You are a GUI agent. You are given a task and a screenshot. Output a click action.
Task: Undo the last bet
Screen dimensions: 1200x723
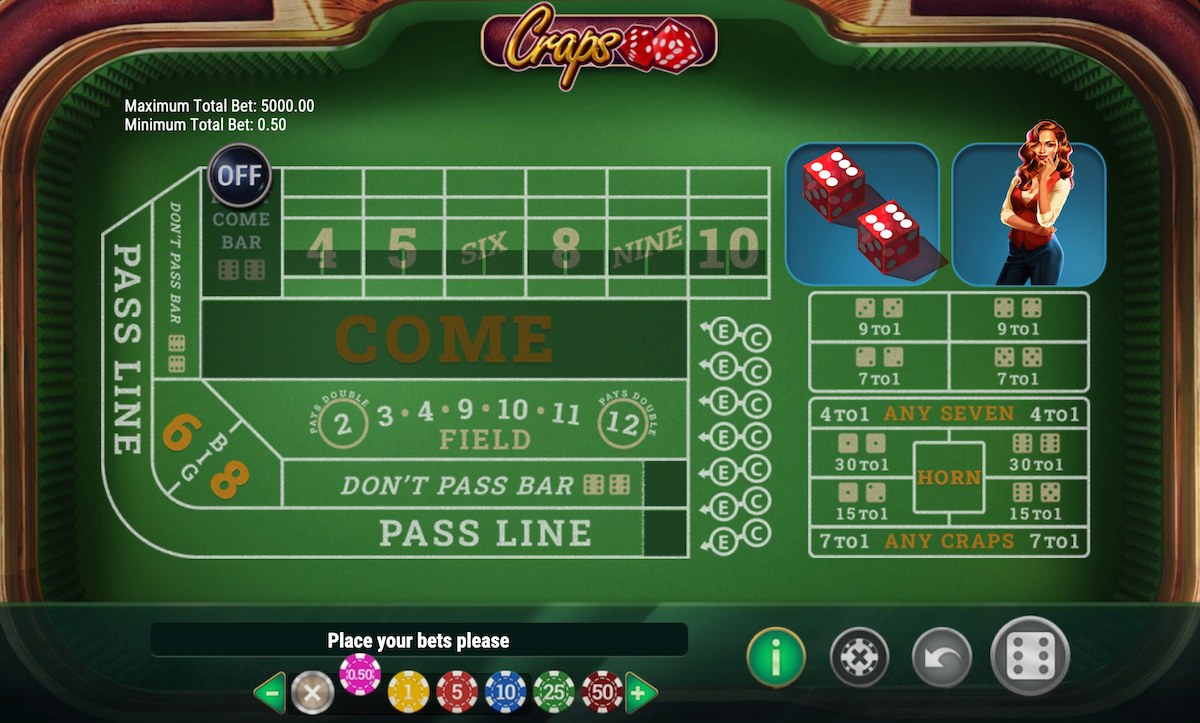(x=942, y=658)
